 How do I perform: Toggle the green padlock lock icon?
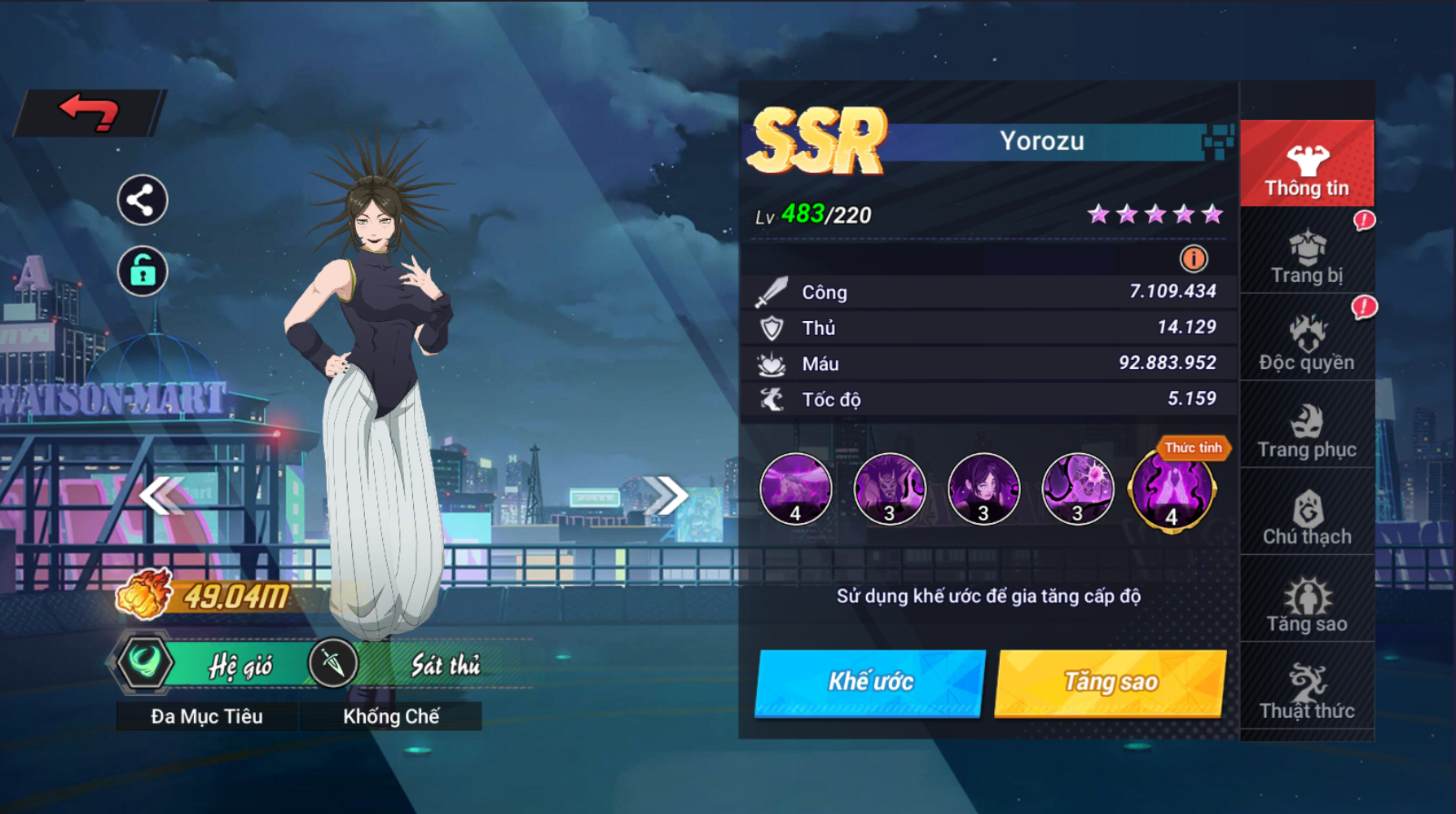tap(142, 271)
